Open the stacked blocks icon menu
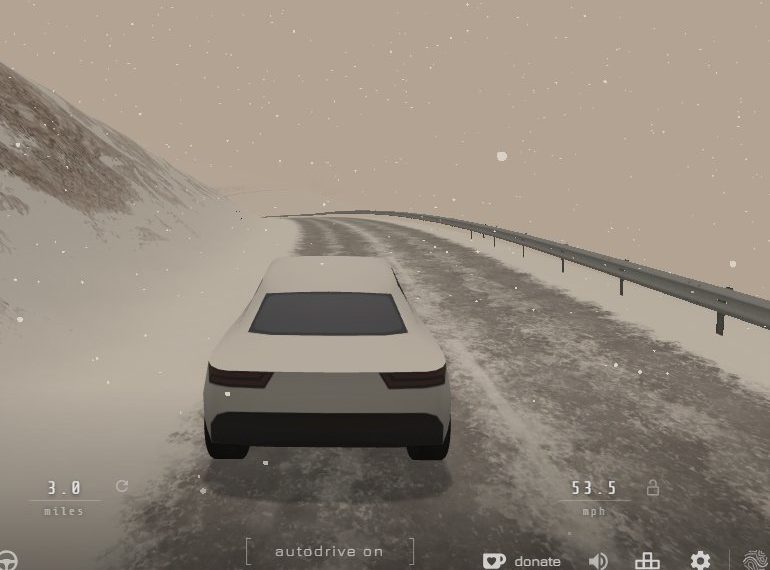The image size is (770, 570). coord(648,561)
